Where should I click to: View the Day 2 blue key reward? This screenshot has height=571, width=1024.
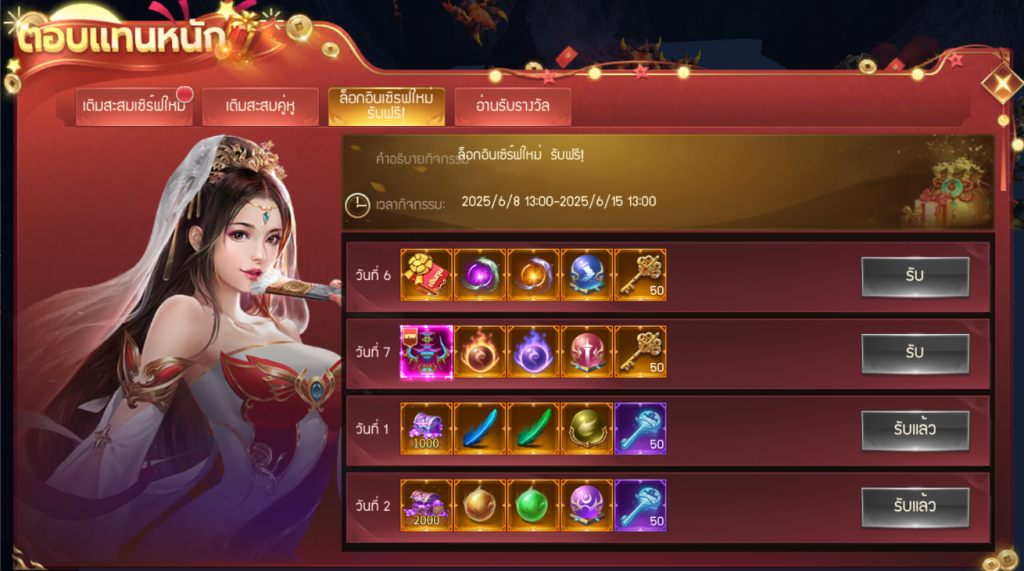click(x=640, y=506)
